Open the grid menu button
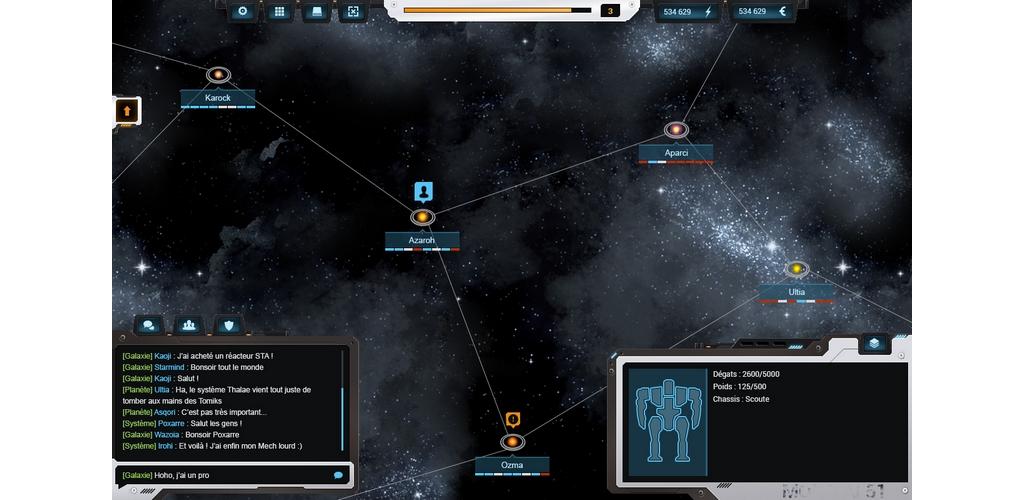This screenshot has width=1024, height=500. pos(280,12)
